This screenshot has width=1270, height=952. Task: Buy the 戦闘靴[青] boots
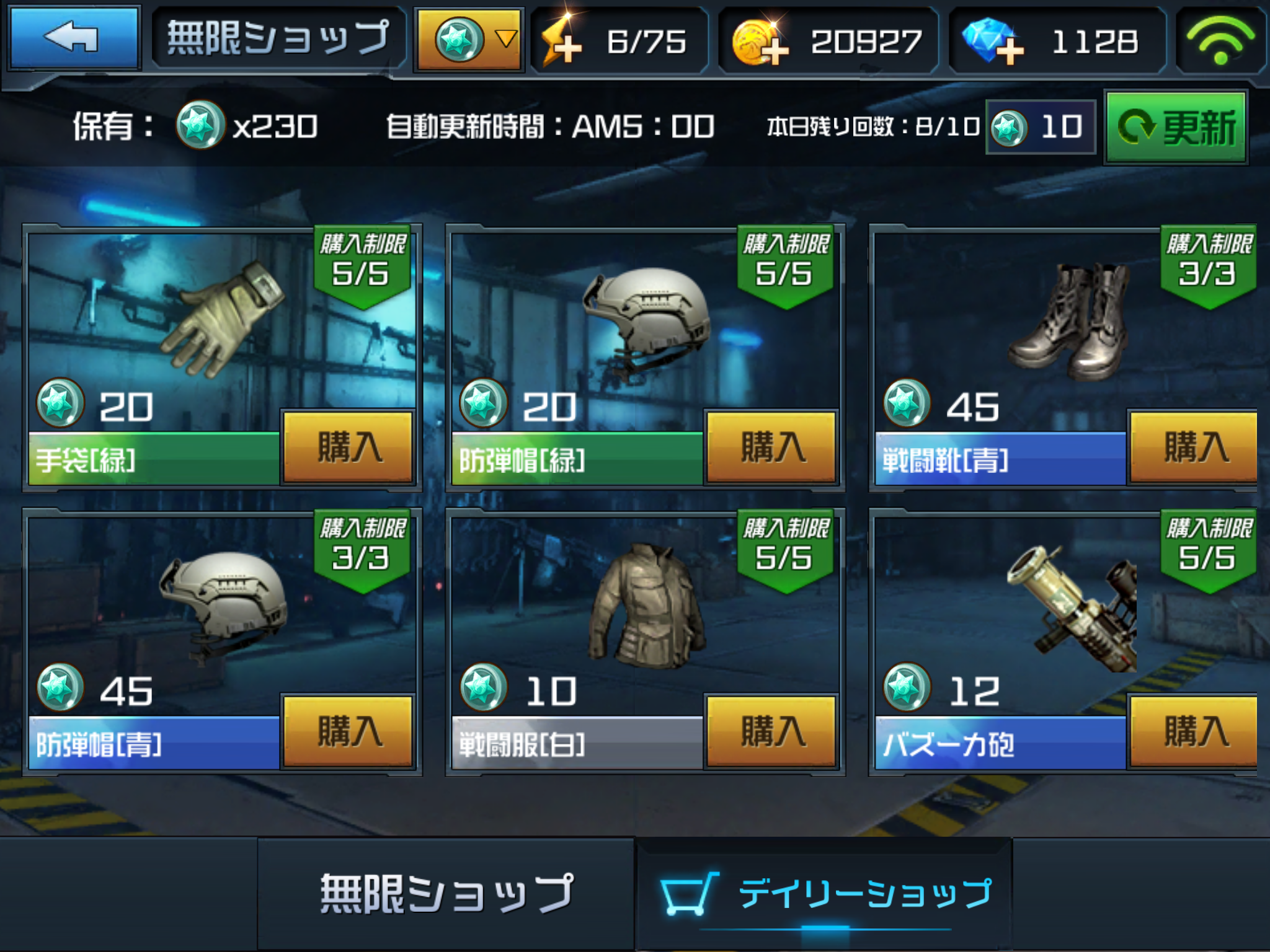coord(1194,446)
